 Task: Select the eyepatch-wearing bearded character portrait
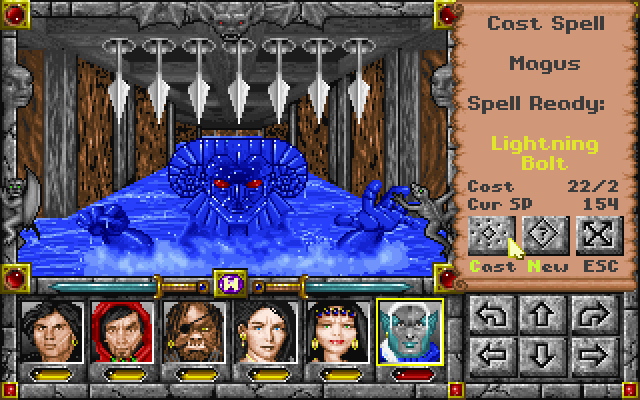click(192, 332)
